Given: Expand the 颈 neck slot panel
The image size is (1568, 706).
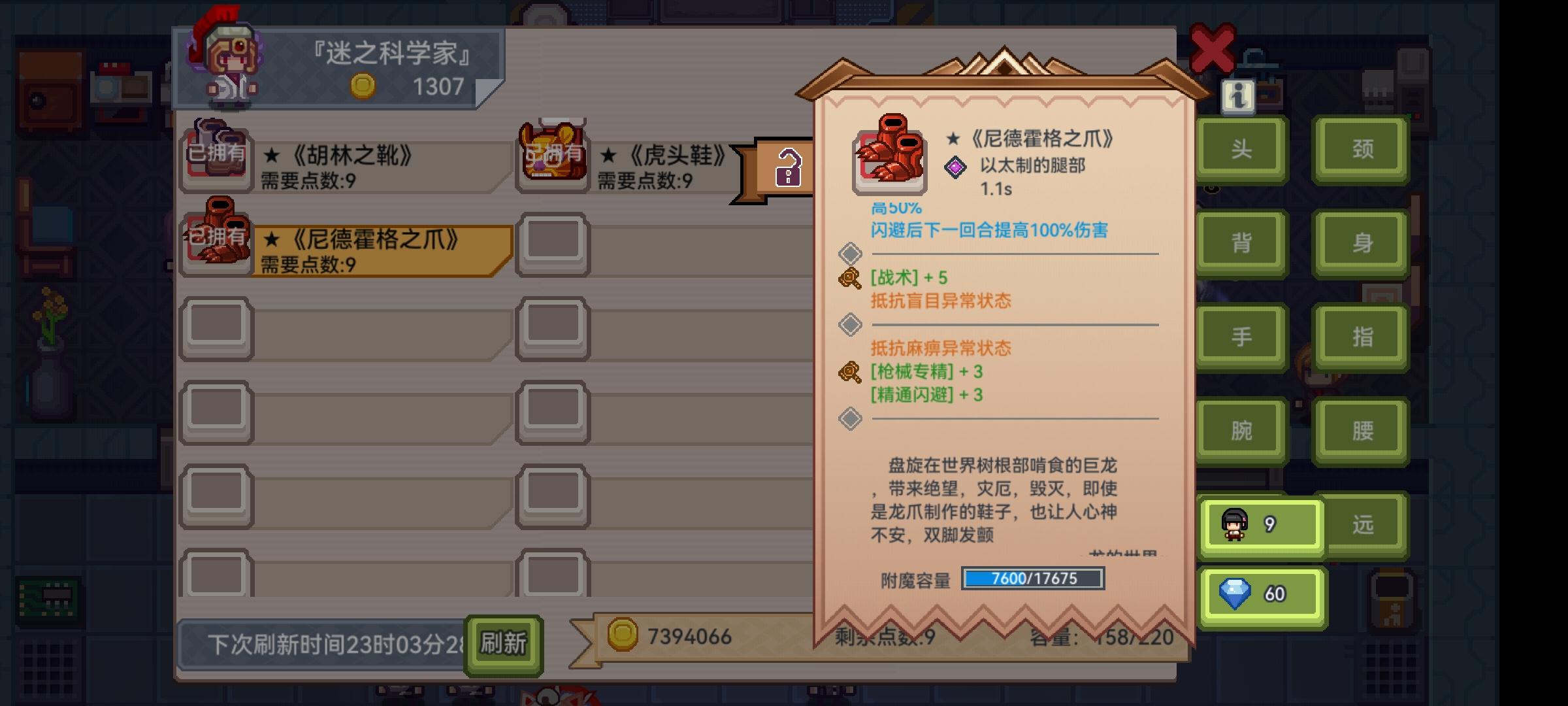Looking at the screenshot, I should 1361,148.
